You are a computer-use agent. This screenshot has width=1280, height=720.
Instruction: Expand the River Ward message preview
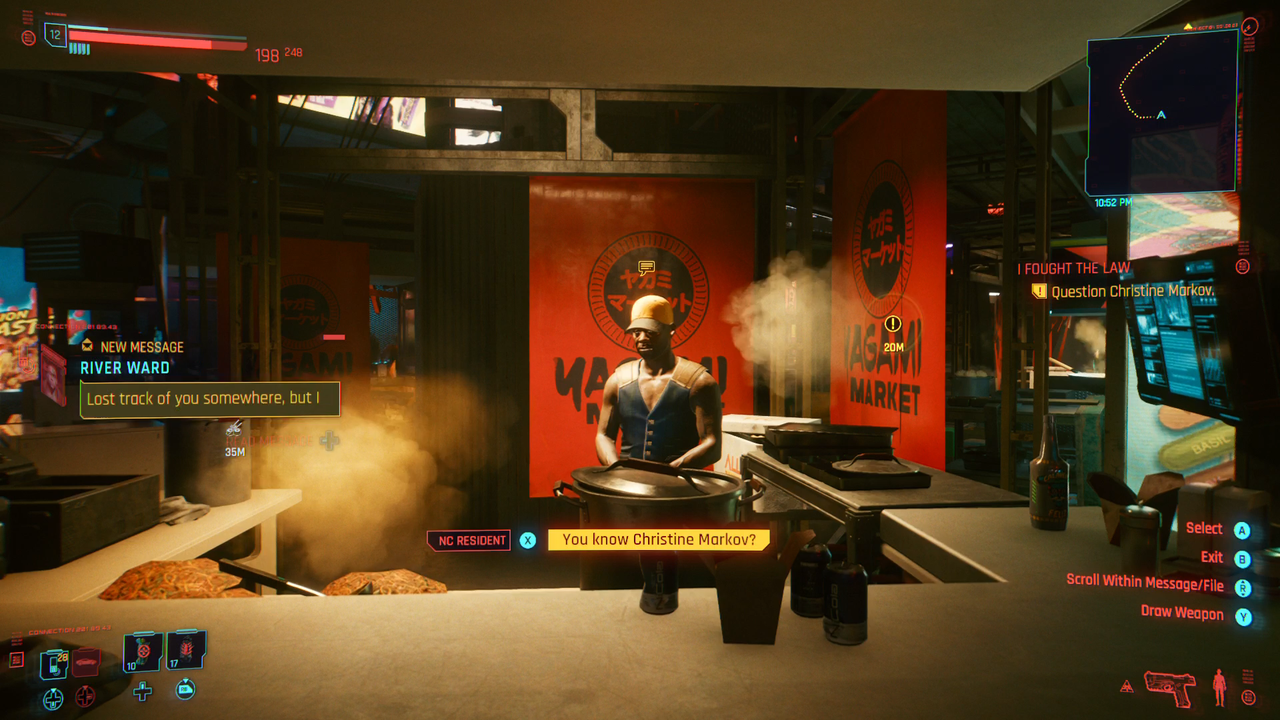[207, 398]
